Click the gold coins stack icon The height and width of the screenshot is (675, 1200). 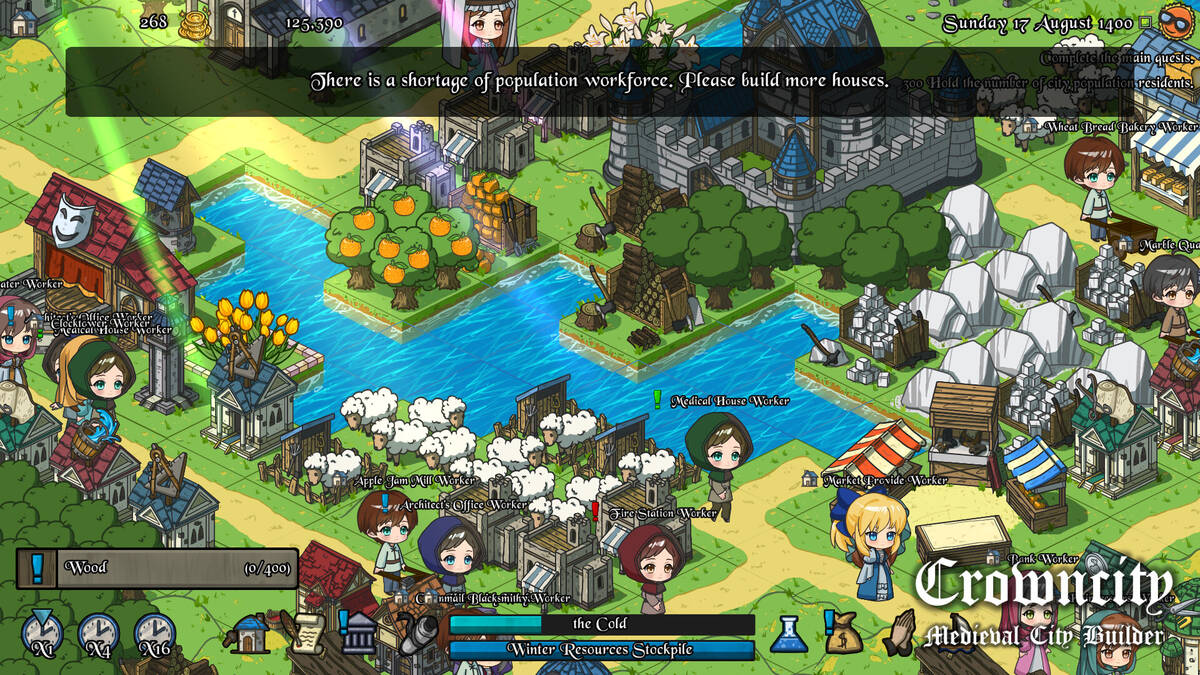[x=194, y=24]
